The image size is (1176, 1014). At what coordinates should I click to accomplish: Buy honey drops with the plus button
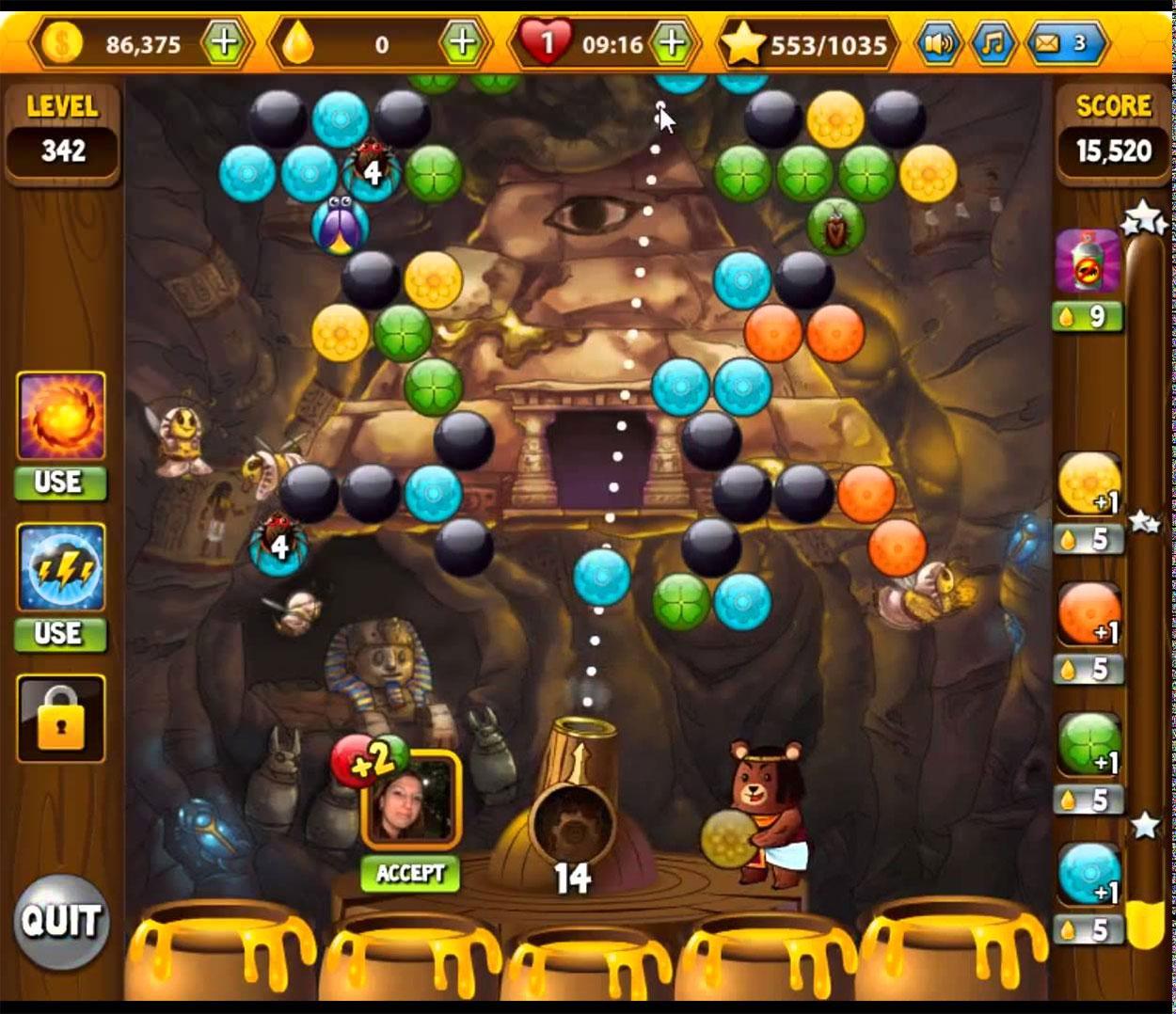pos(462,42)
